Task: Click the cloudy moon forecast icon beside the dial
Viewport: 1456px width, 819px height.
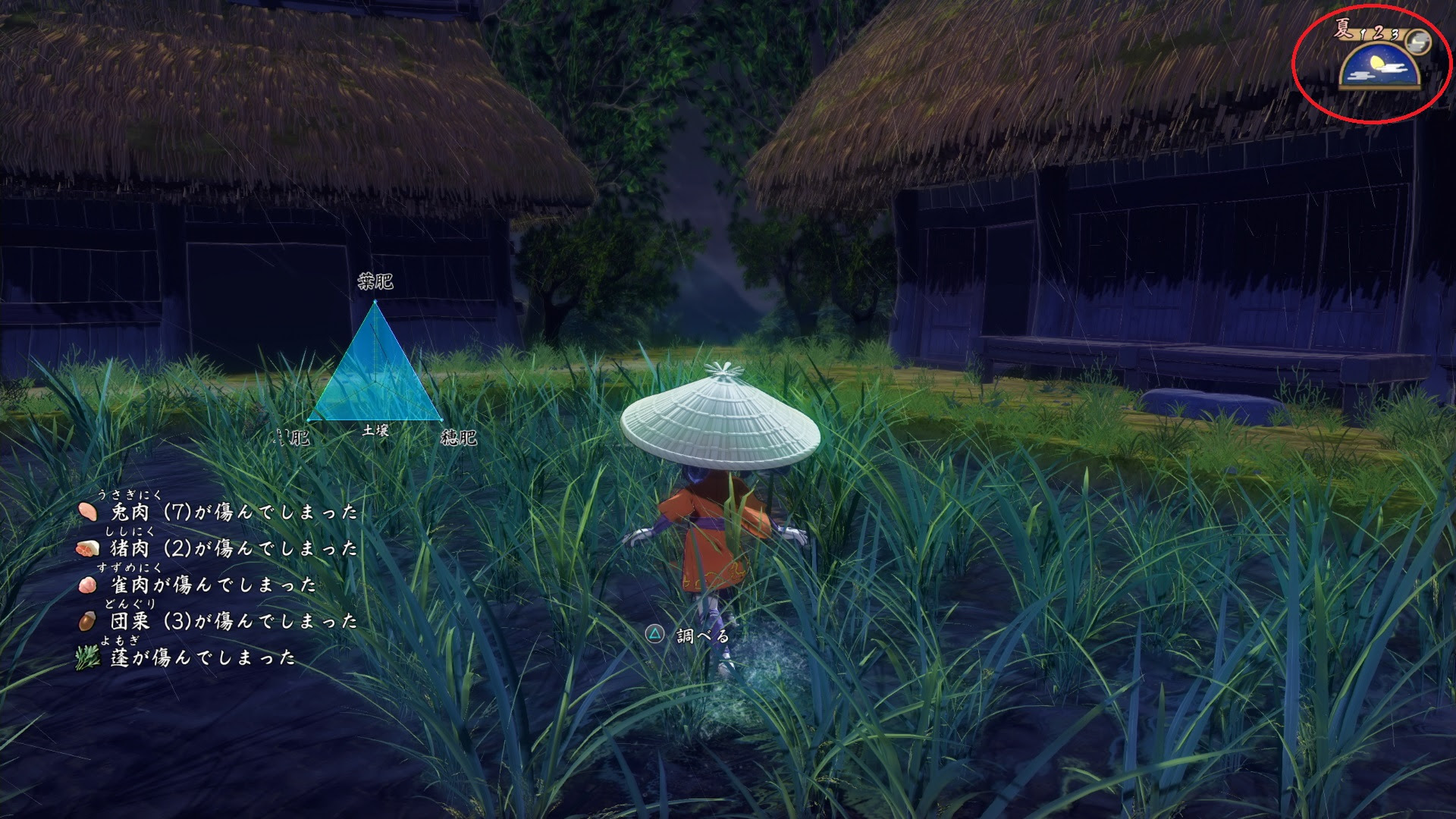Action: 1419,42
